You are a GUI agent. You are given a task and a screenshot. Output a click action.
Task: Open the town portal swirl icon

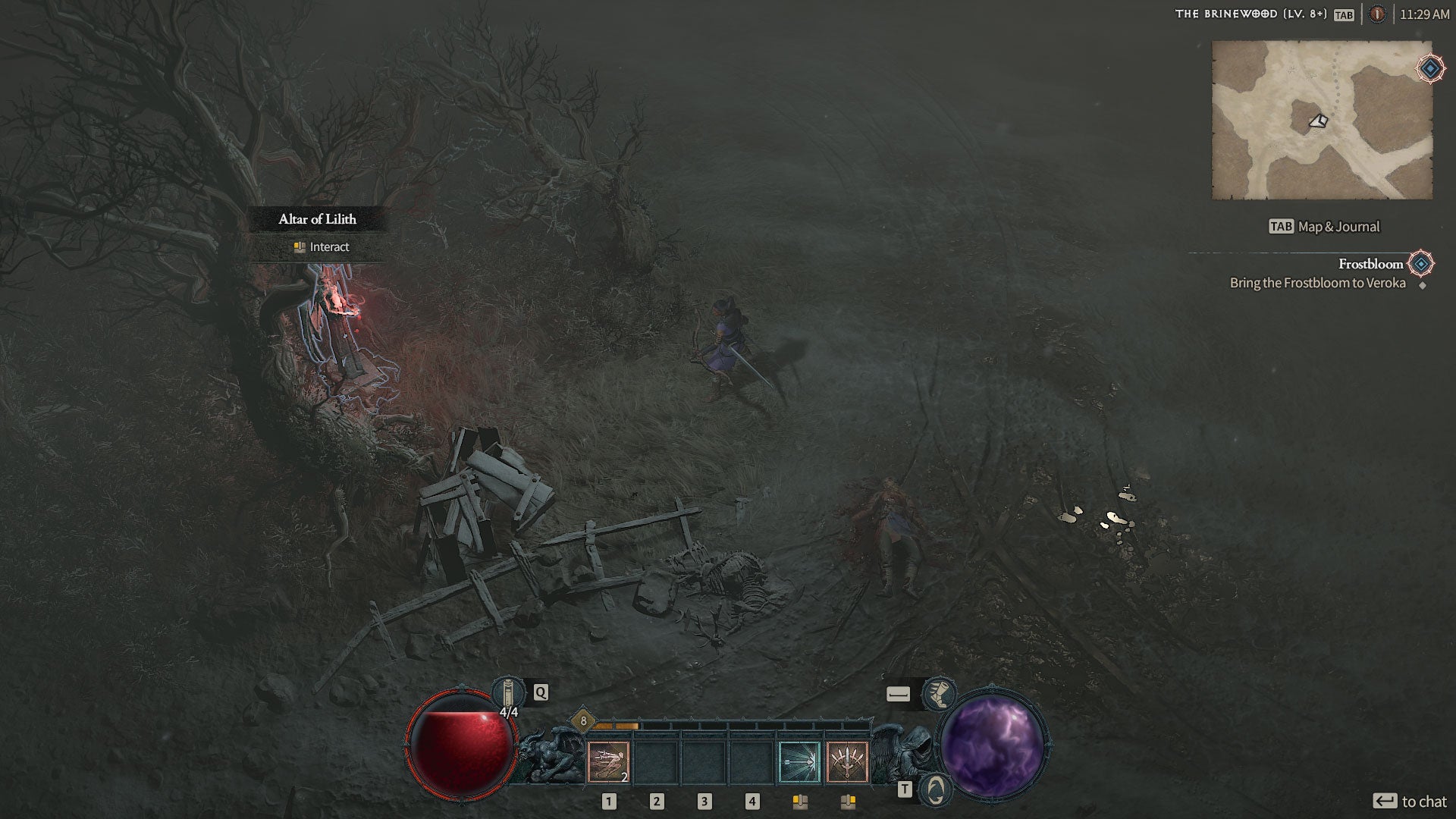[x=936, y=790]
